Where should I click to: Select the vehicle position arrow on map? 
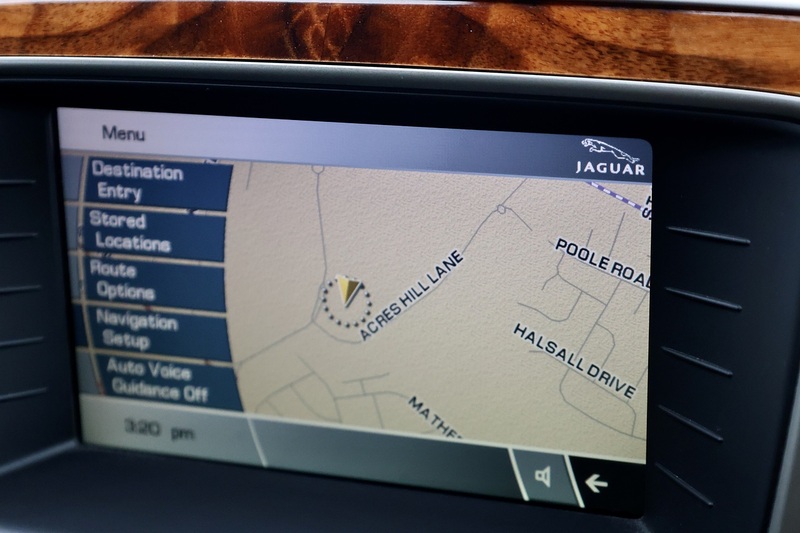click(347, 293)
